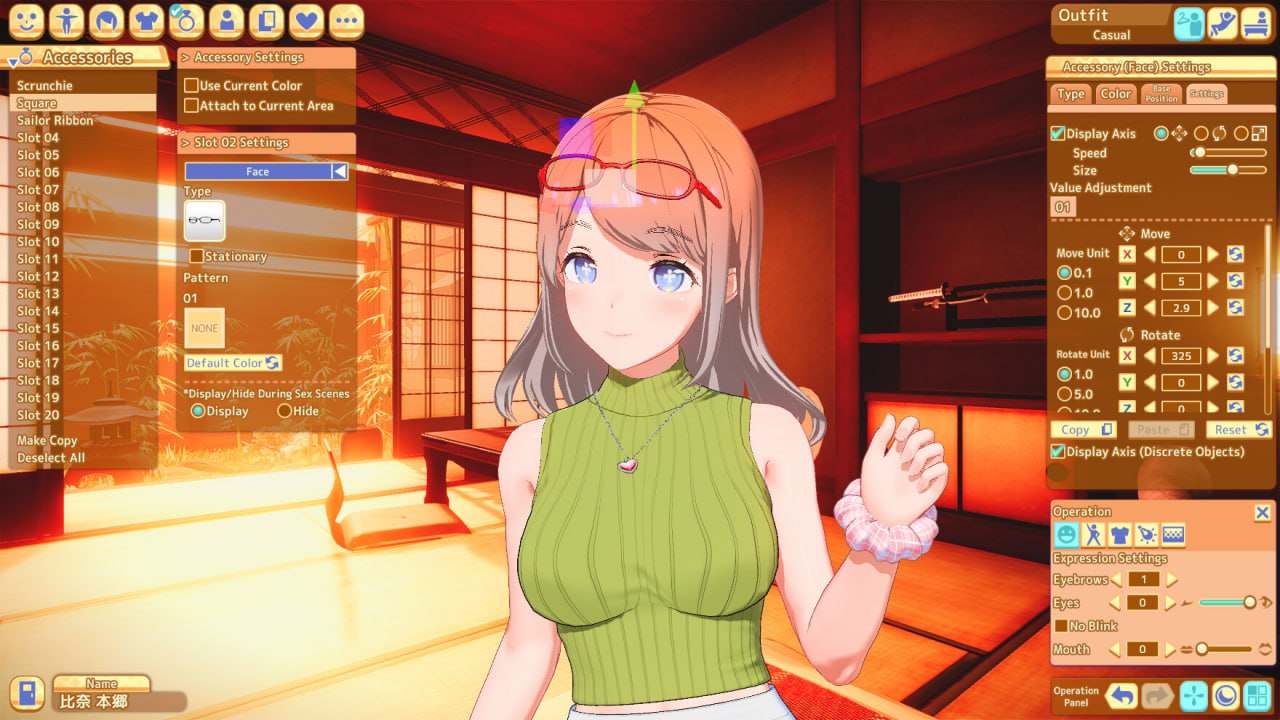1280x720 pixels.
Task: Click the face editor smiley icon
Action: pos(28,20)
